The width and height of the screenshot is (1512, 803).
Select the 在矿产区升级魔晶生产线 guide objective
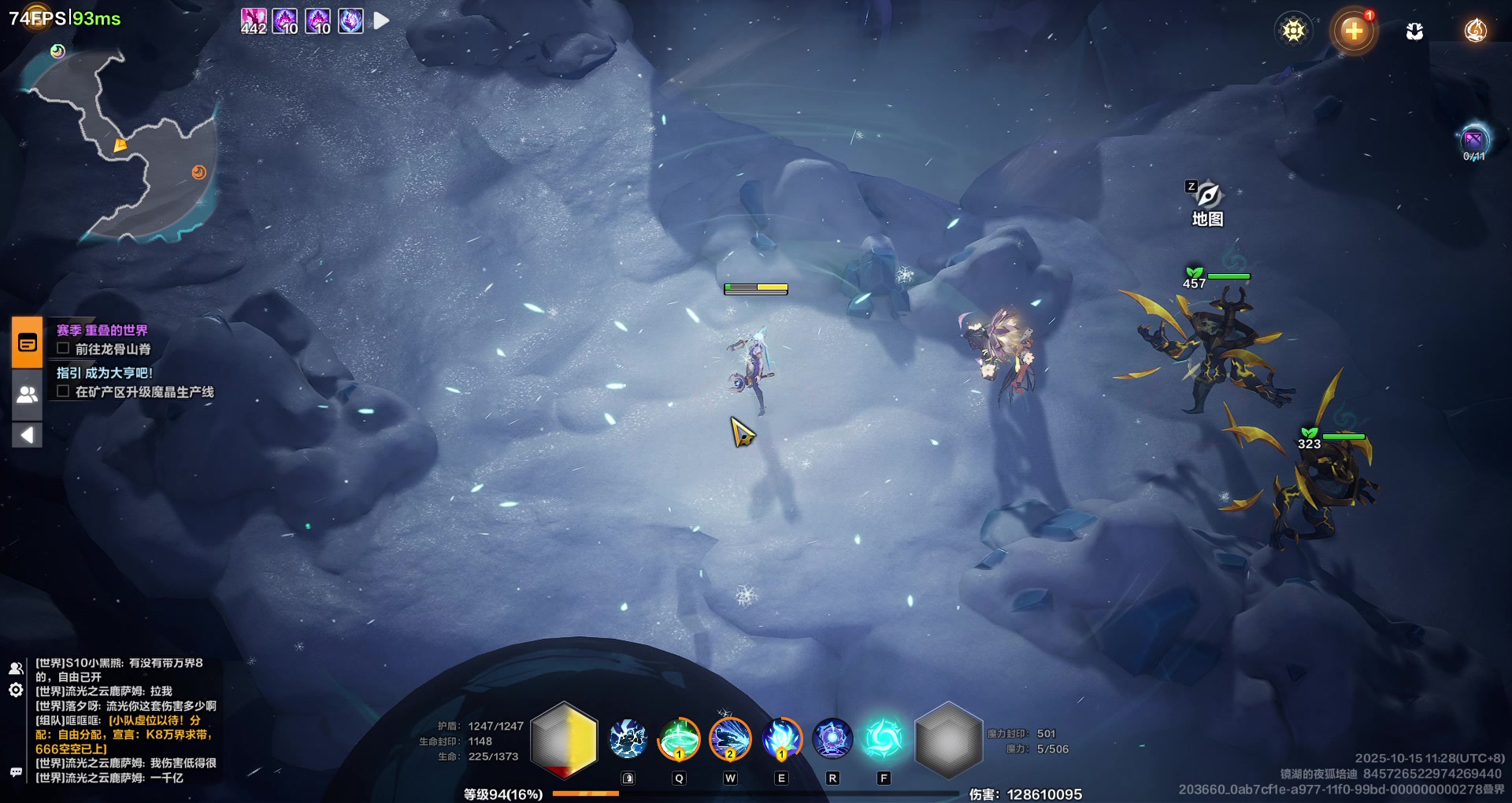[x=143, y=391]
